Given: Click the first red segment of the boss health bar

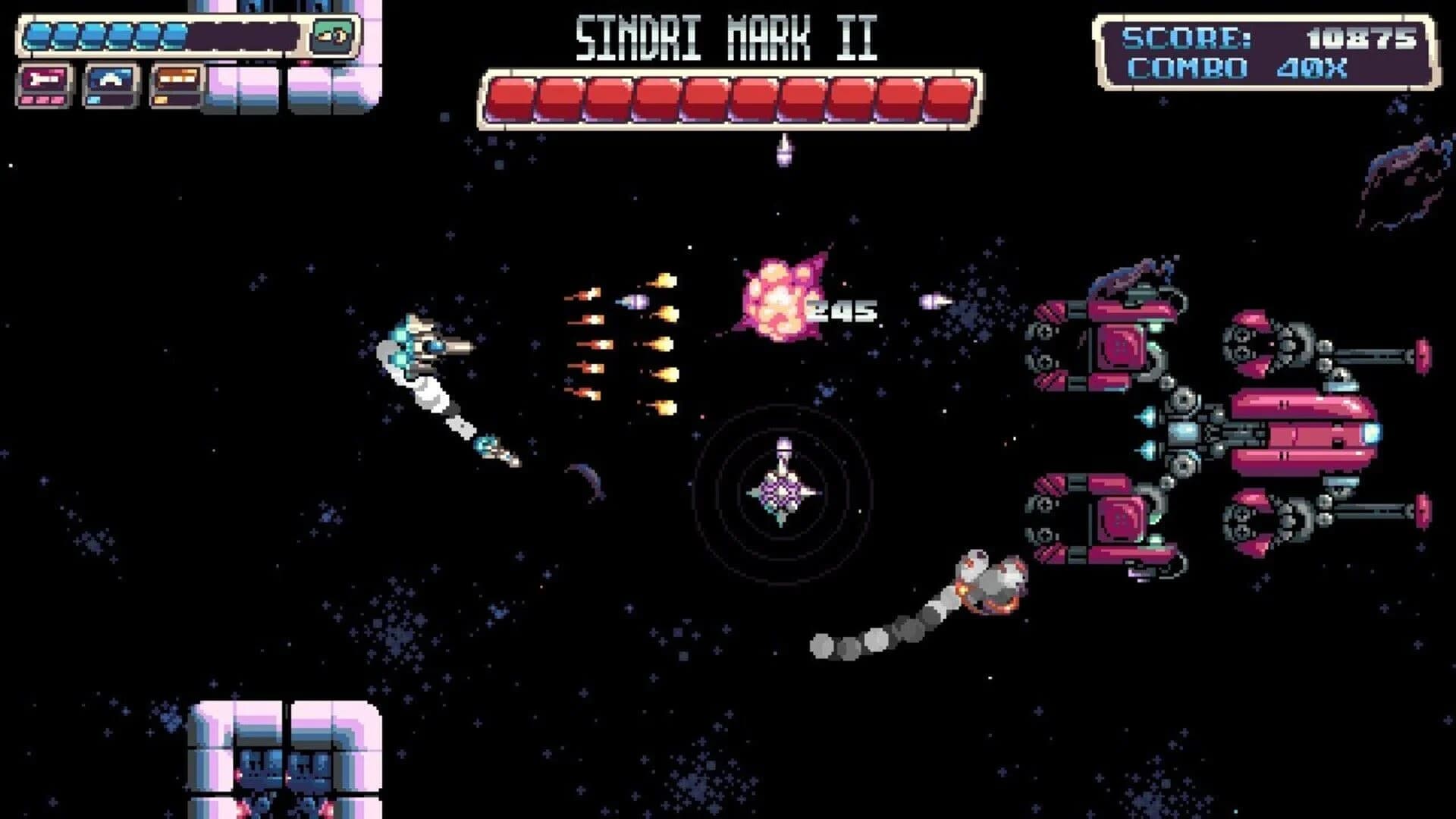Looking at the screenshot, I should [512, 97].
